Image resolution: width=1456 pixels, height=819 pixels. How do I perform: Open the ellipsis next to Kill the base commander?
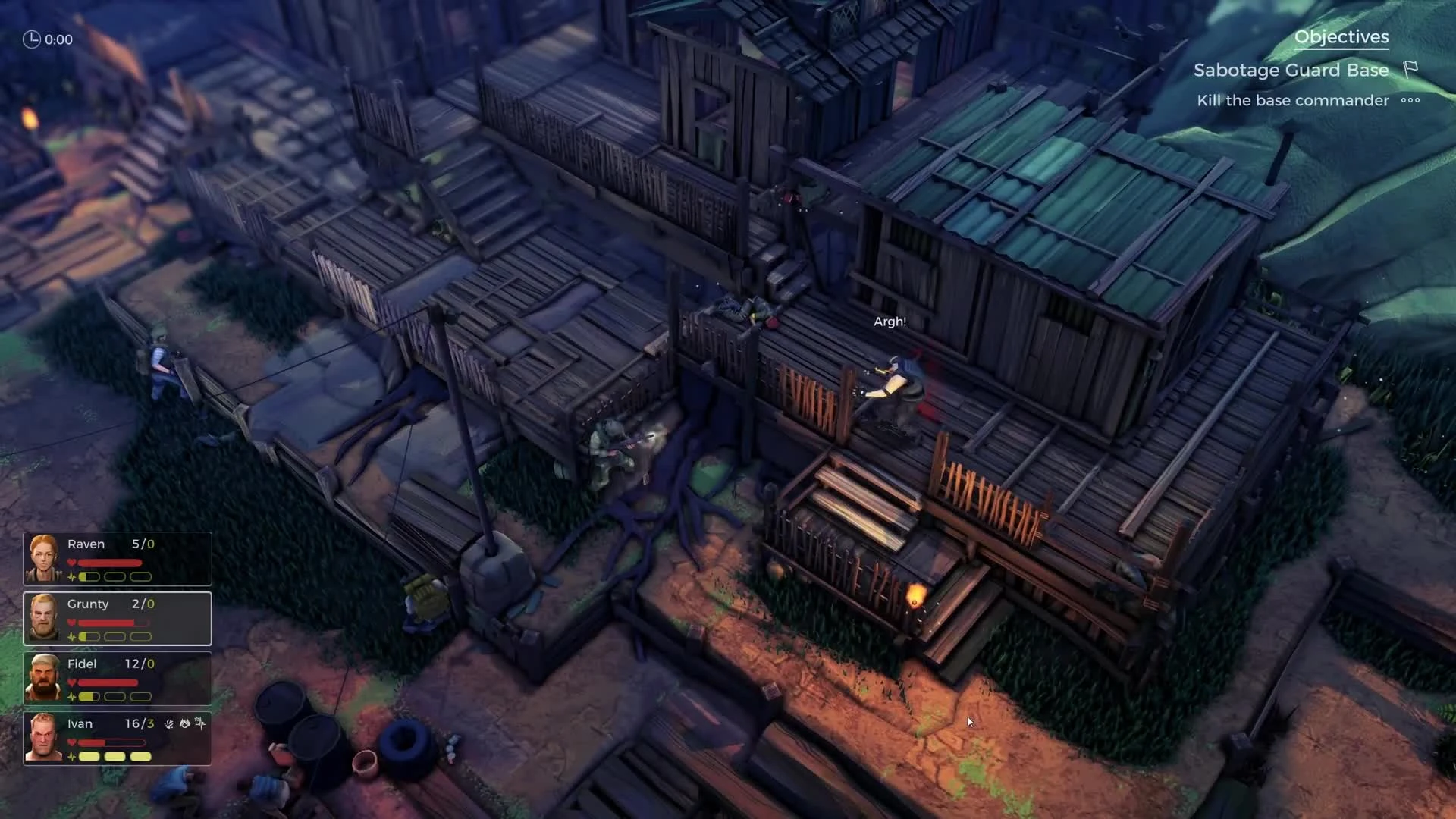point(1410,100)
